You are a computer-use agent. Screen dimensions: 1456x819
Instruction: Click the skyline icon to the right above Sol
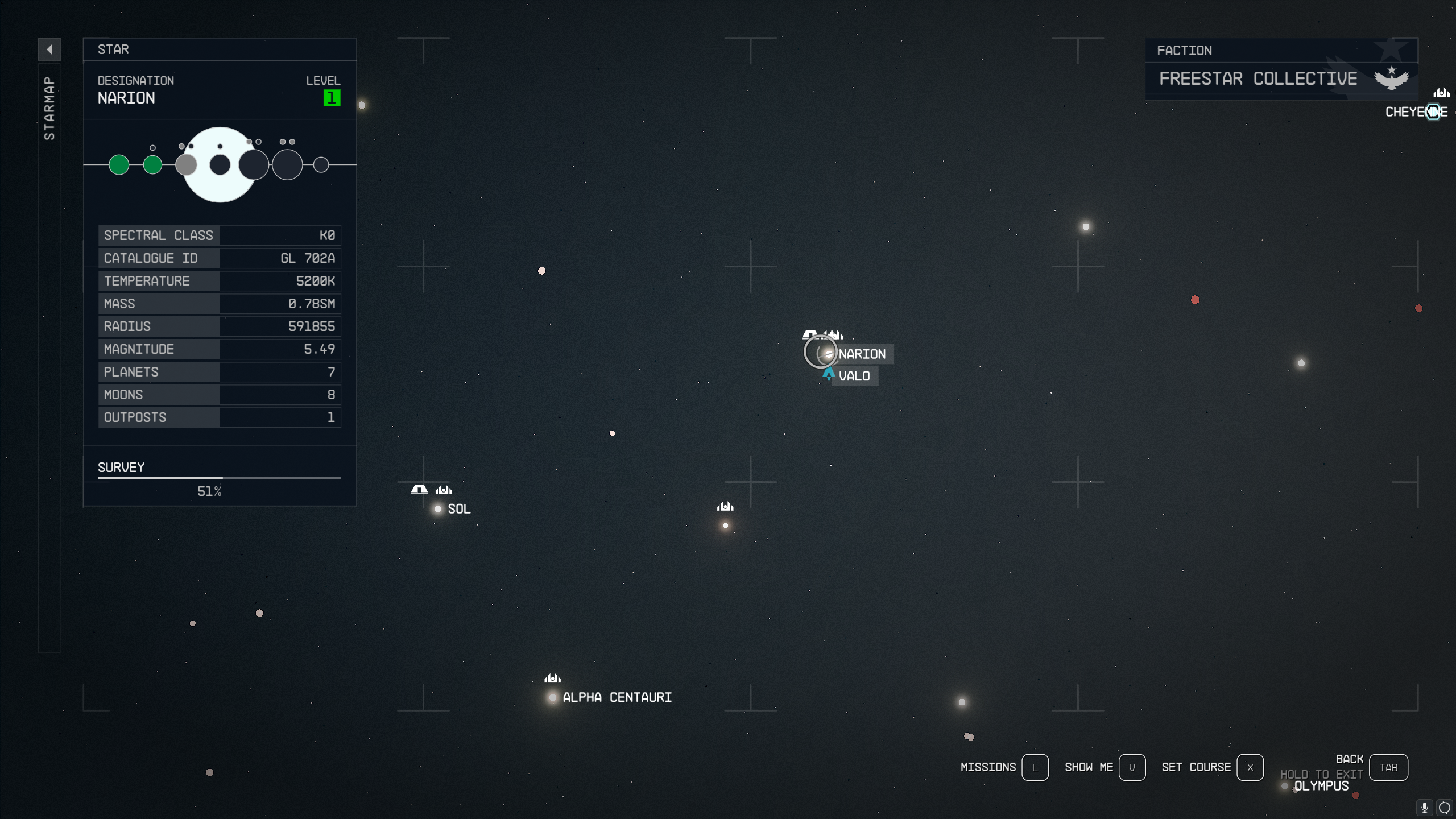(x=443, y=490)
